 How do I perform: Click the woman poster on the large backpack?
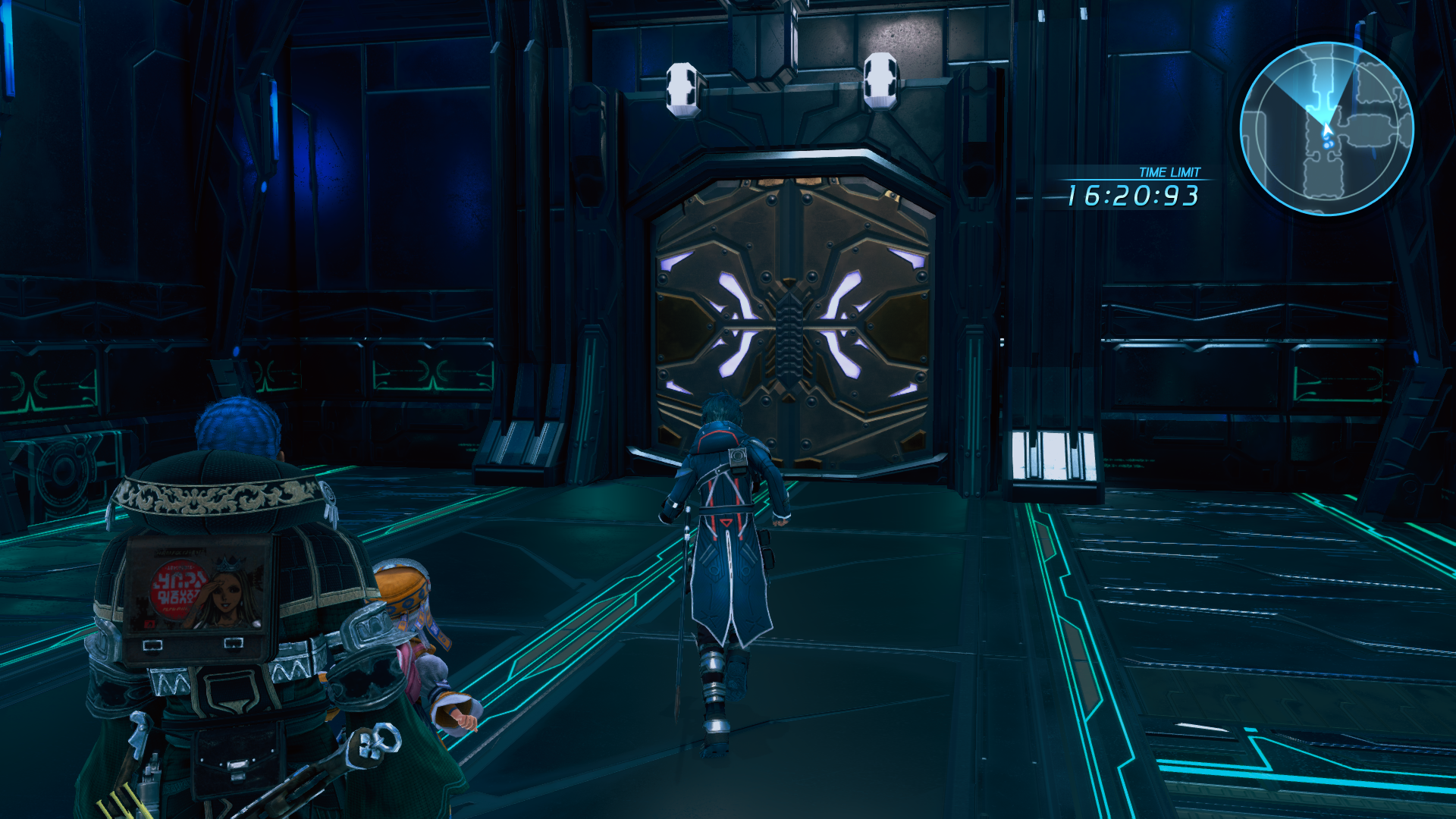pos(225,592)
